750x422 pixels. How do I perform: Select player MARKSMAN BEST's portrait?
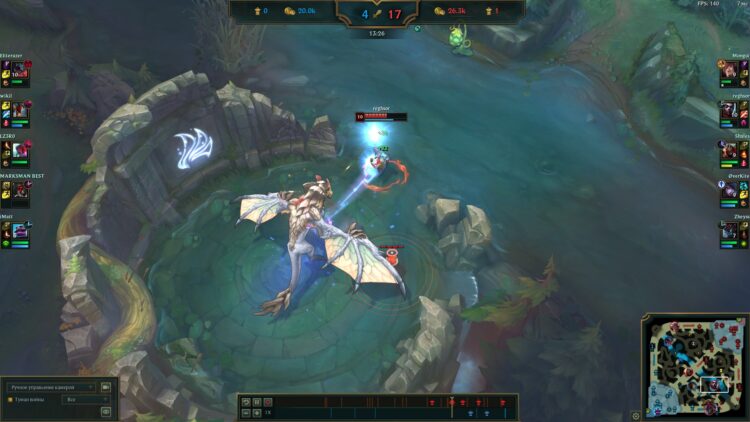pos(19,192)
